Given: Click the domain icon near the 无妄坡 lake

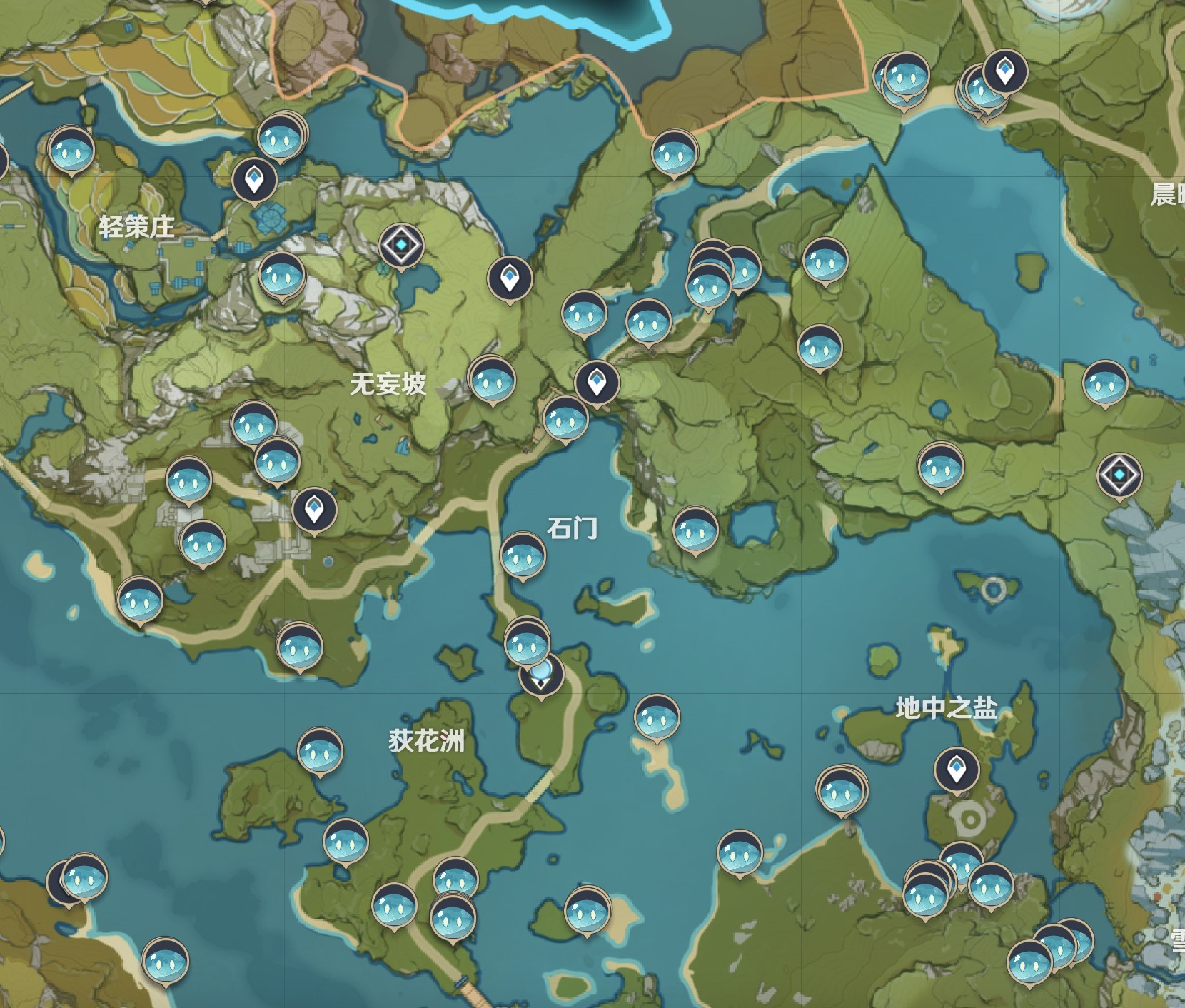Looking at the screenshot, I should 400,244.
